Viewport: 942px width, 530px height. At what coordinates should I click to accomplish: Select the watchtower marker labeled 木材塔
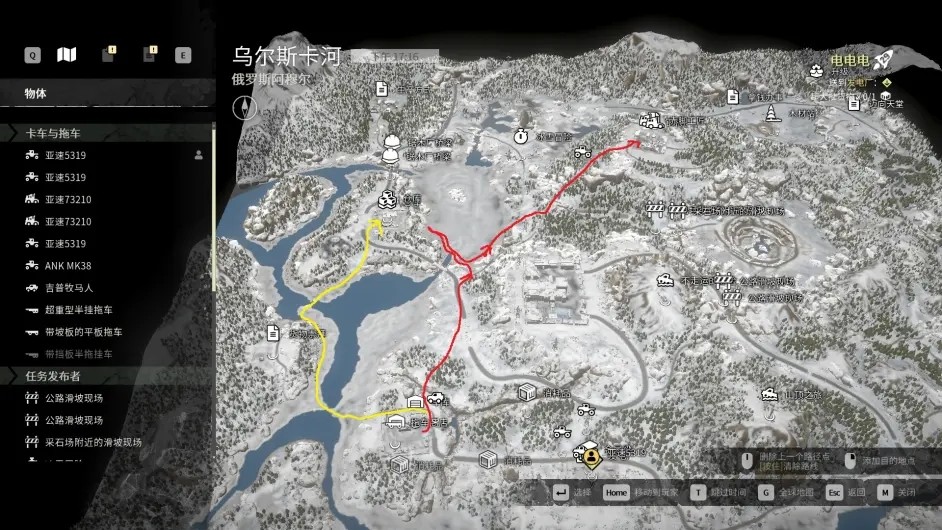772,114
